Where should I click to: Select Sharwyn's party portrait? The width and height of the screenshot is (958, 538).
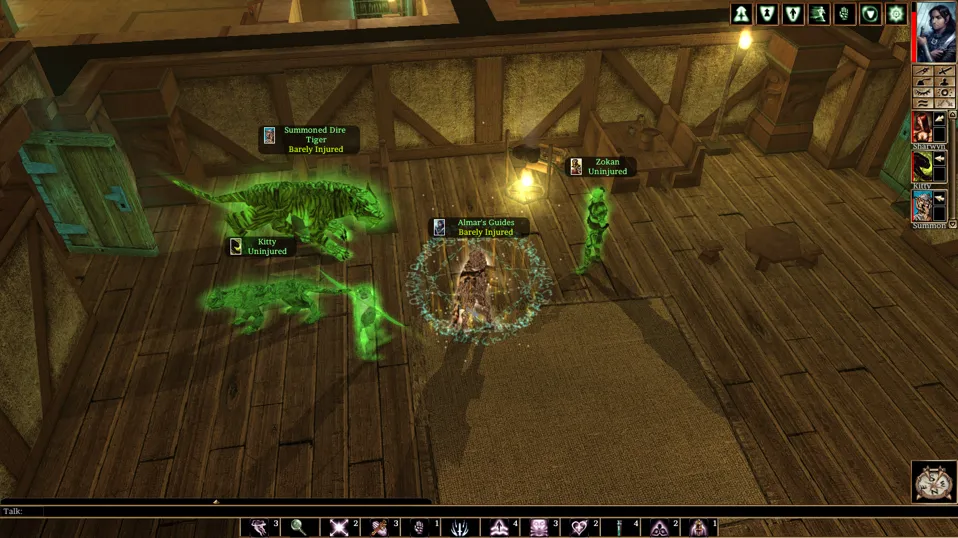(921, 127)
